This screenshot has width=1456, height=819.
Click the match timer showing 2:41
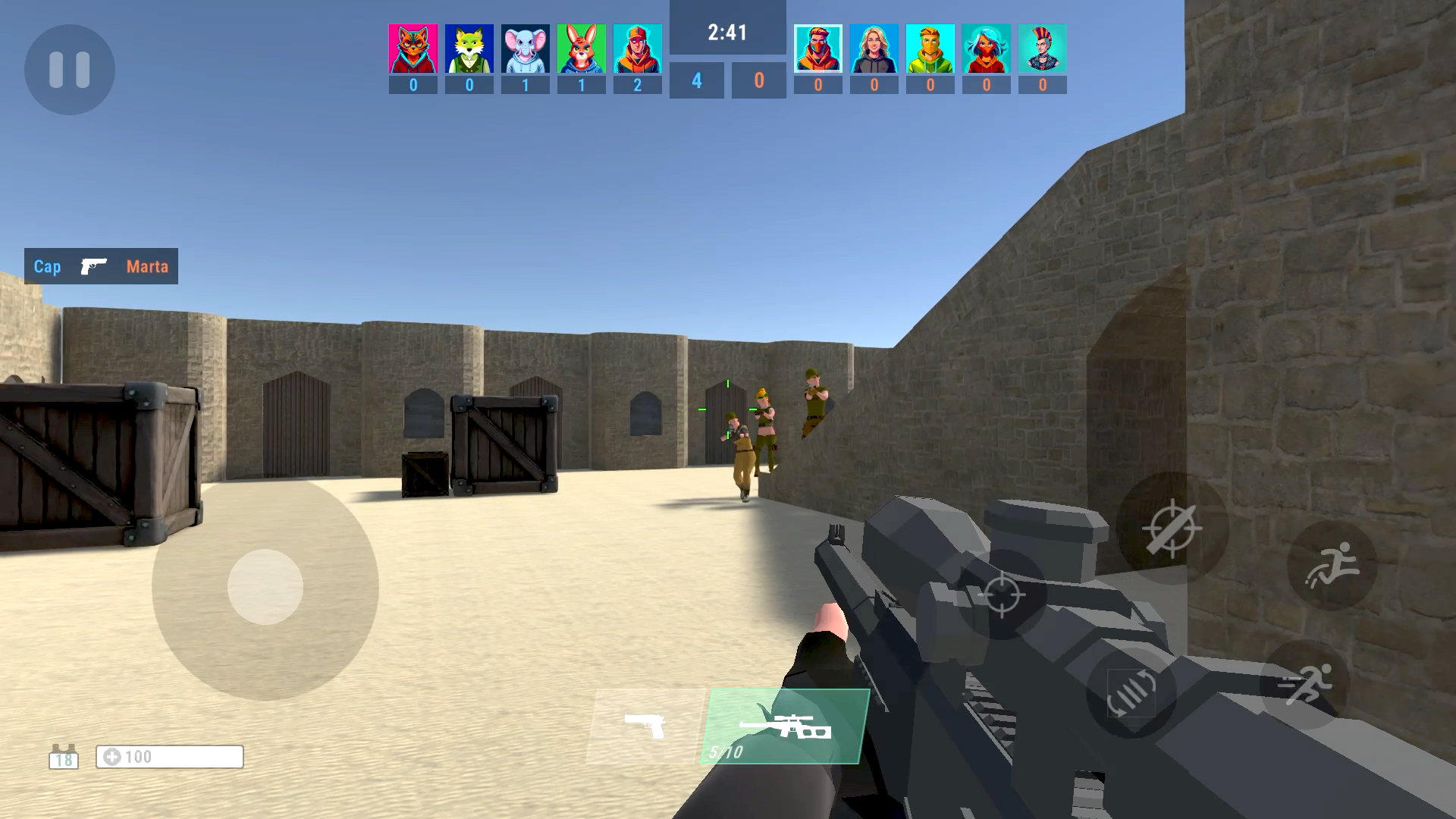tap(726, 33)
